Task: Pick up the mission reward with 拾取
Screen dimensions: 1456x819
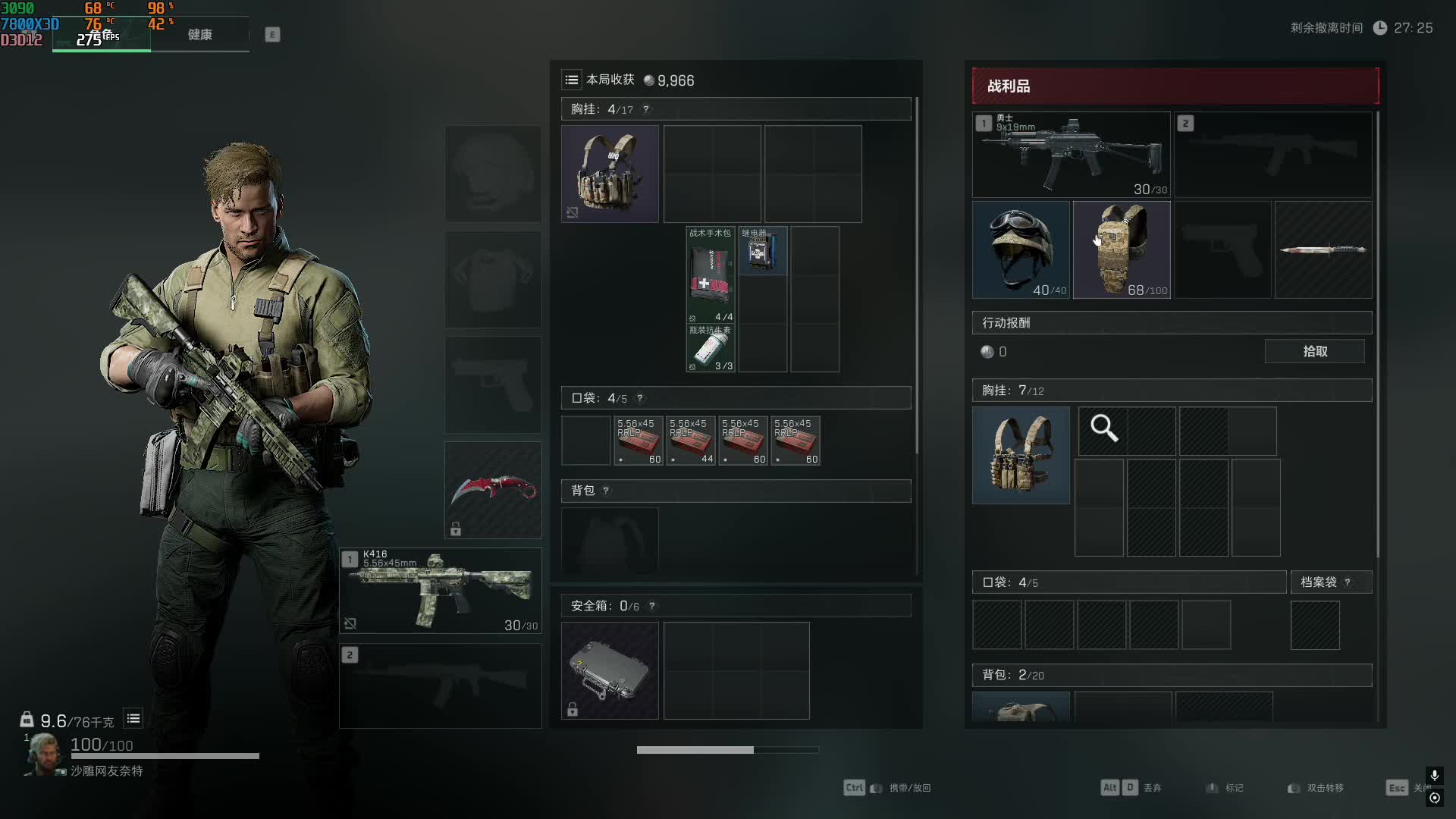Action: pos(1314,351)
